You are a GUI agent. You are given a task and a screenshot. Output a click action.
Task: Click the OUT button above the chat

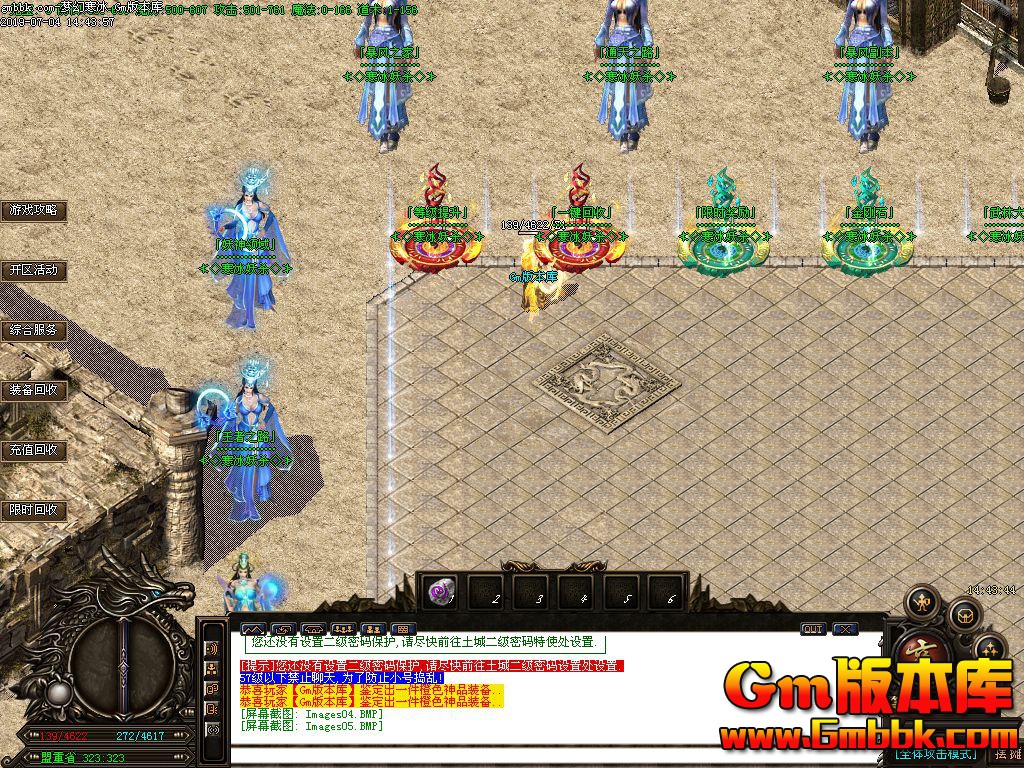pyautogui.click(x=813, y=629)
